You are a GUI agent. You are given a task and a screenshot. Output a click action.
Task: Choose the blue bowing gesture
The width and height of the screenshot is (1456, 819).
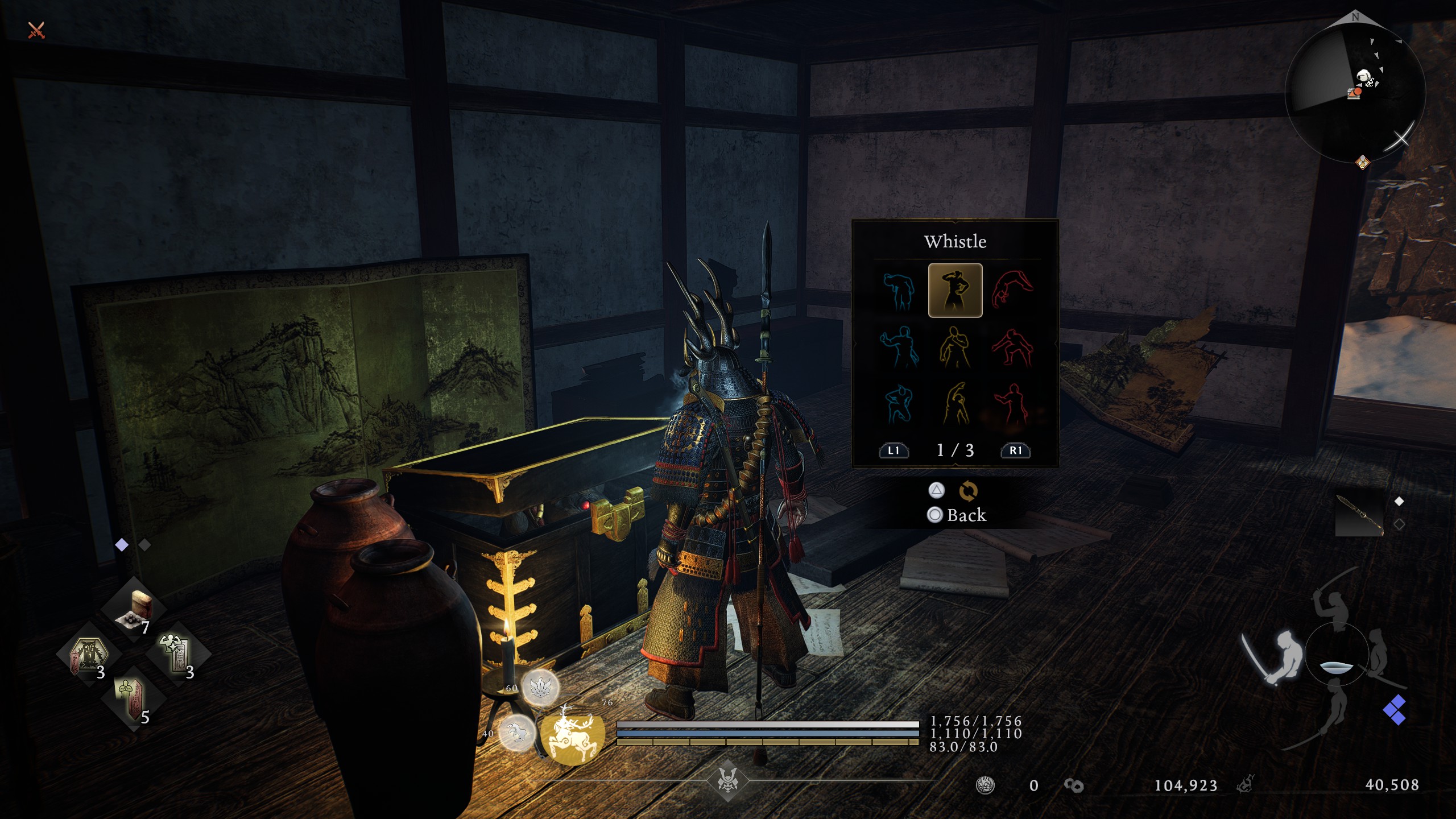click(x=899, y=291)
